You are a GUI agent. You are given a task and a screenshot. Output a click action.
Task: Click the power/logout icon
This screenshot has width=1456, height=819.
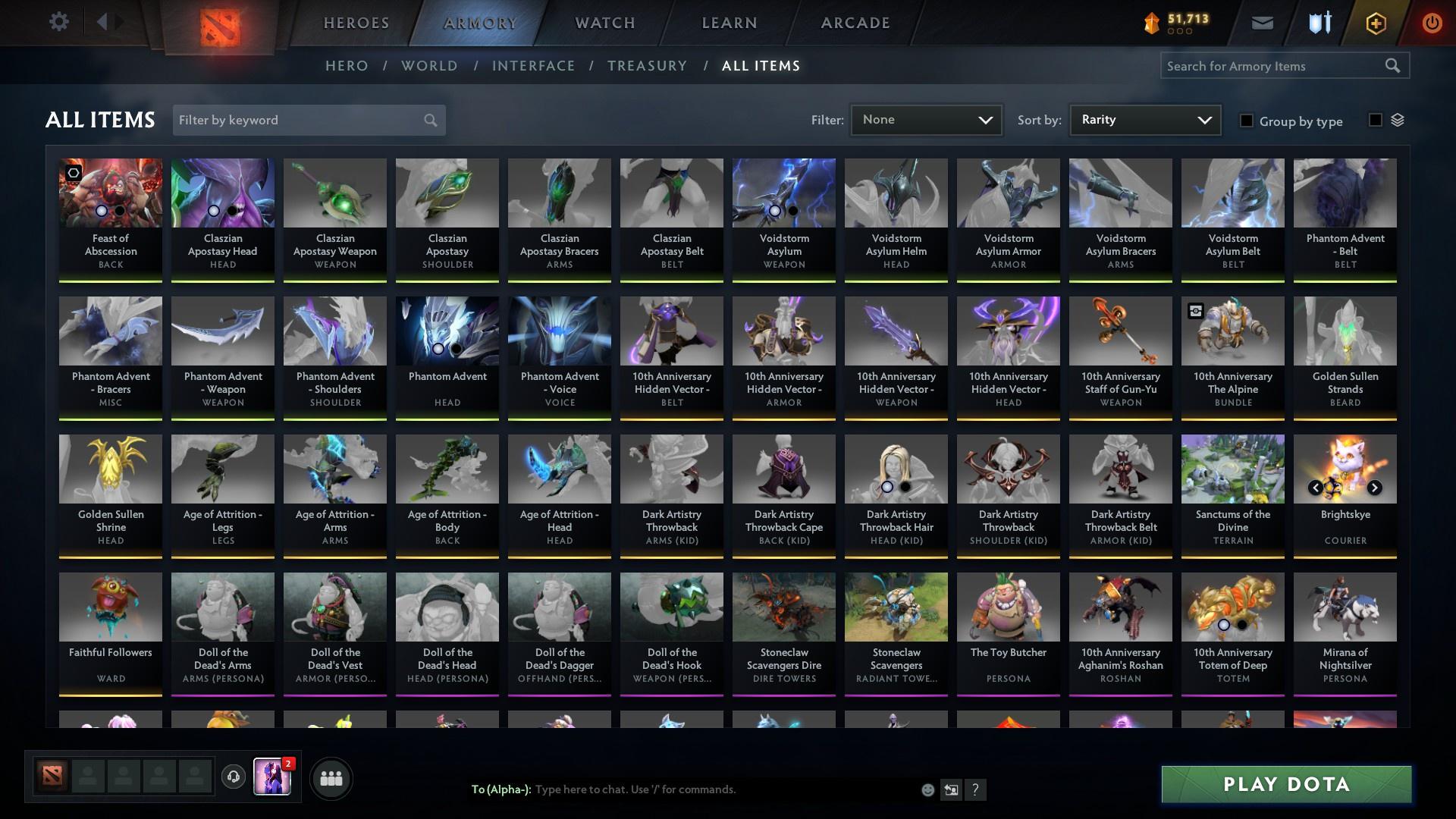(x=1432, y=22)
